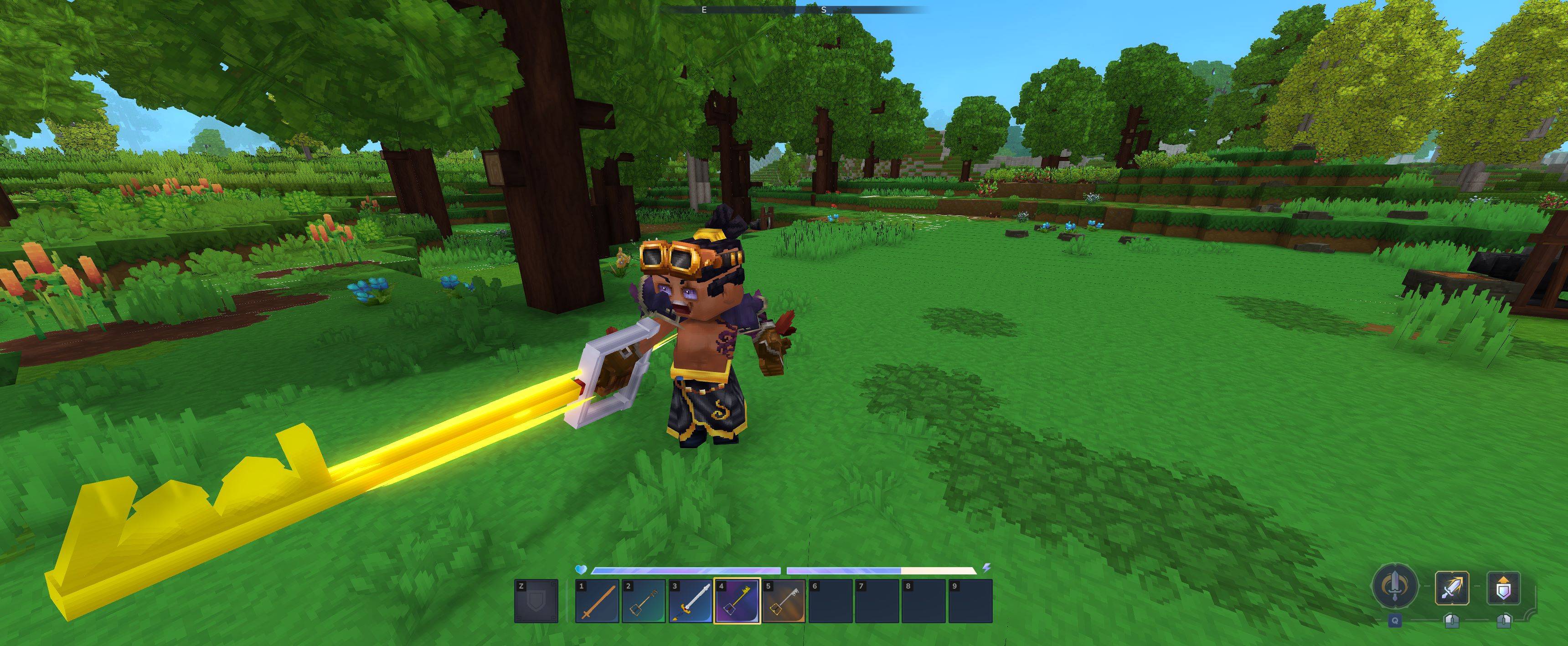1568x646 pixels.
Task: Equip the silver keyblade in slot 5
Action: pyautogui.click(x=784, y=601)
